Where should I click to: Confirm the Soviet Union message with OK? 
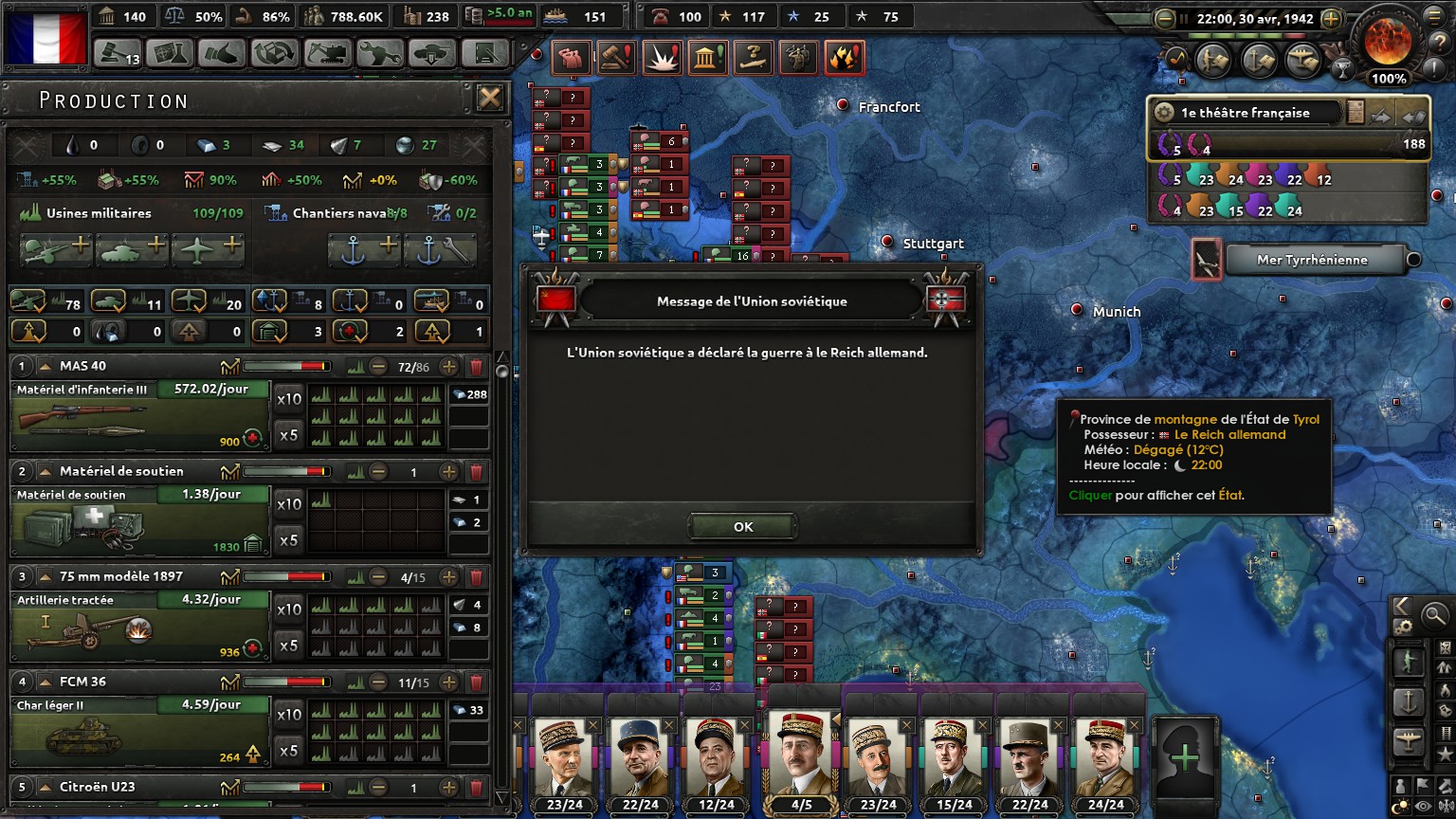click(x=742, y=527)
